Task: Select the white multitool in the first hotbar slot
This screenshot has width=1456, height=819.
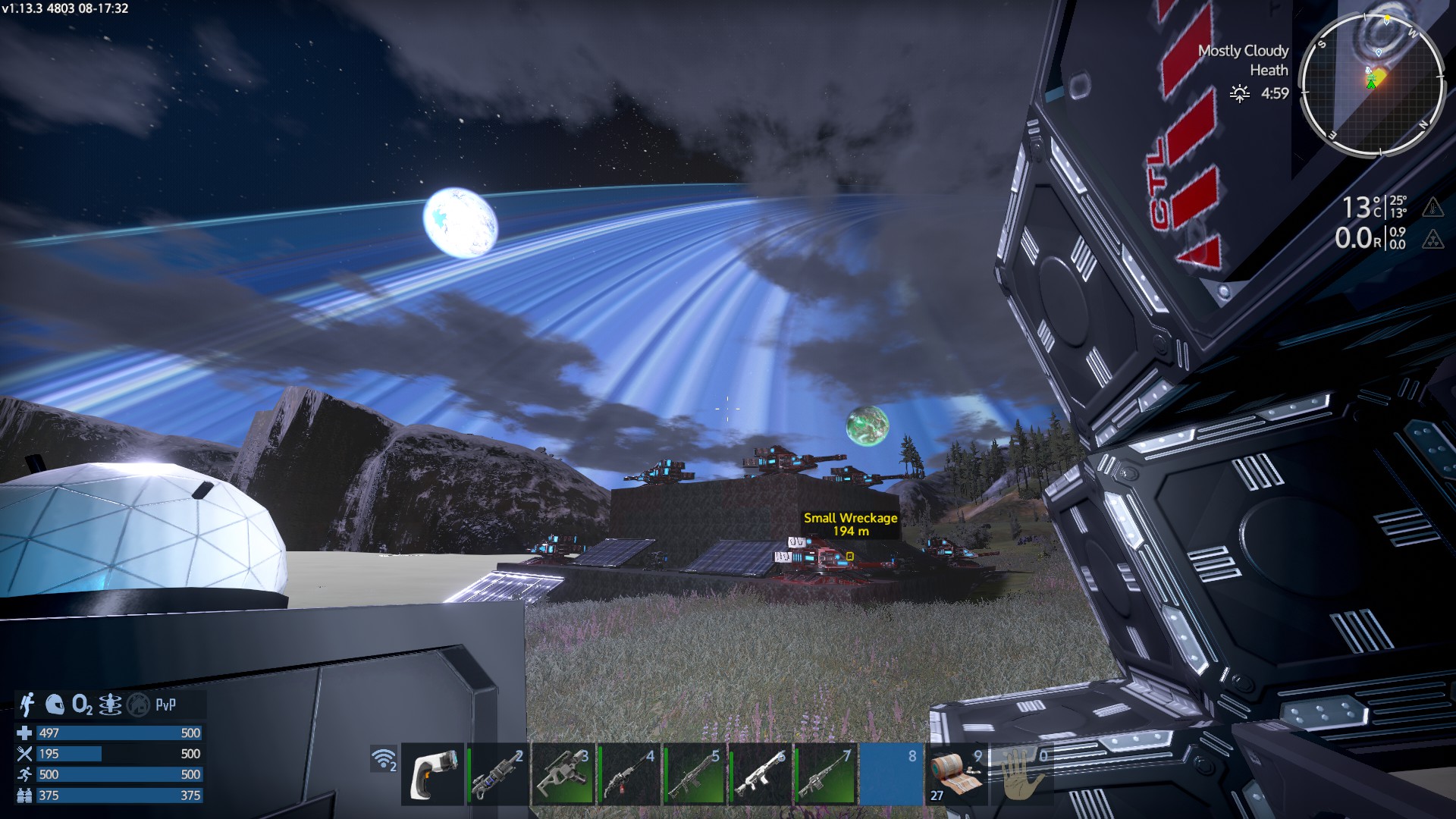Action: click(x=432, y=773)
